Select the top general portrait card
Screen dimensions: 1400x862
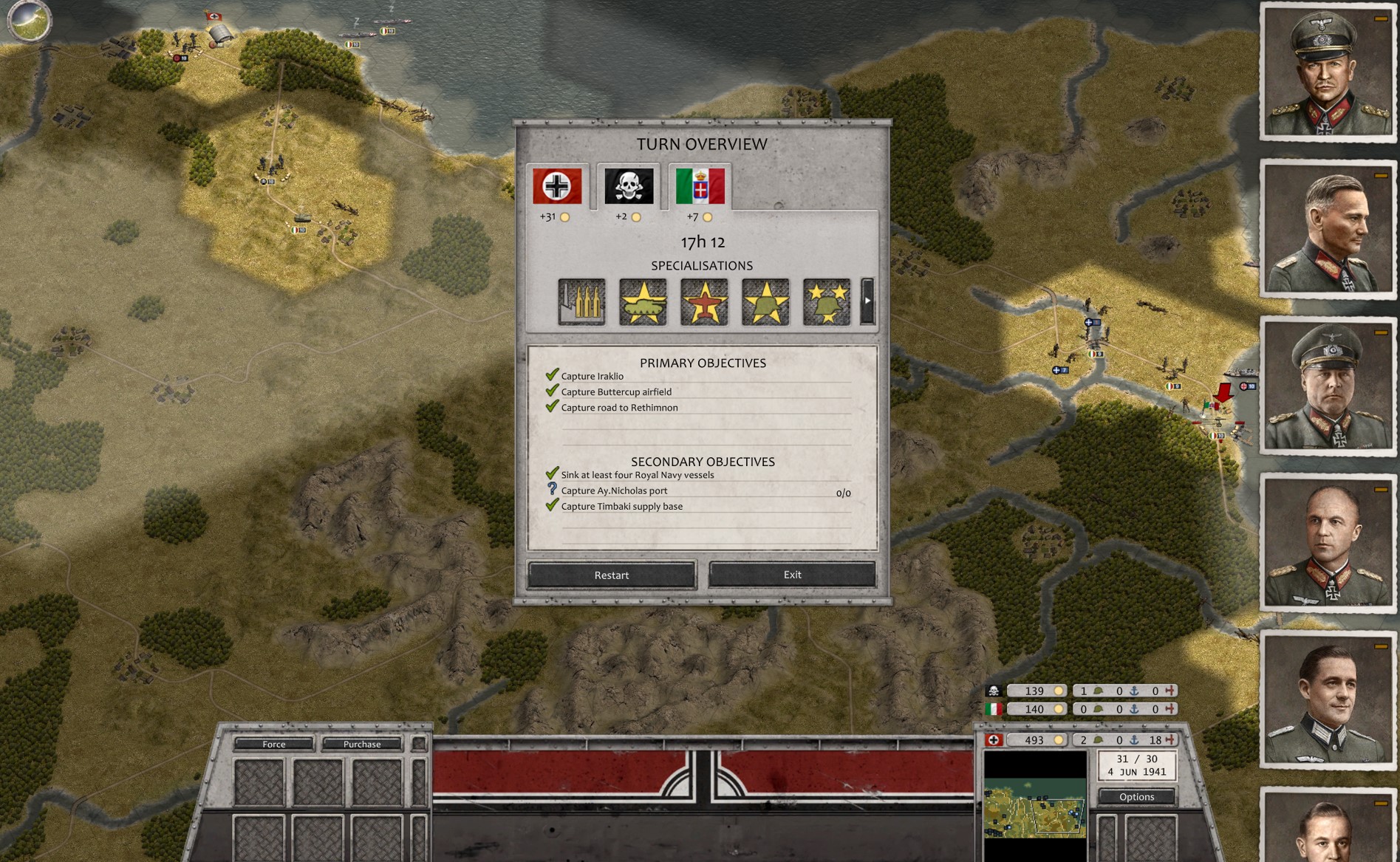(x=1326, y=72)
